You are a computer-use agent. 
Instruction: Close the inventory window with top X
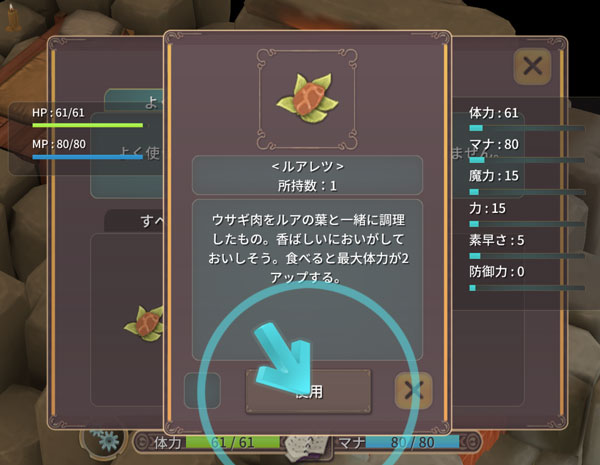click(533, 67)
